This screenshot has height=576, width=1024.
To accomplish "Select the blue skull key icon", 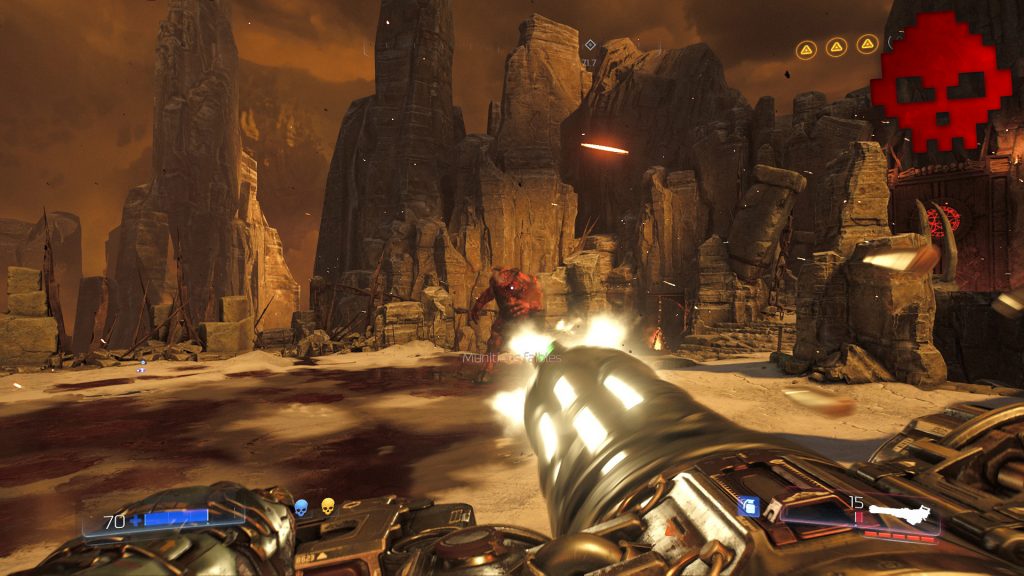I will pos(301,508).
